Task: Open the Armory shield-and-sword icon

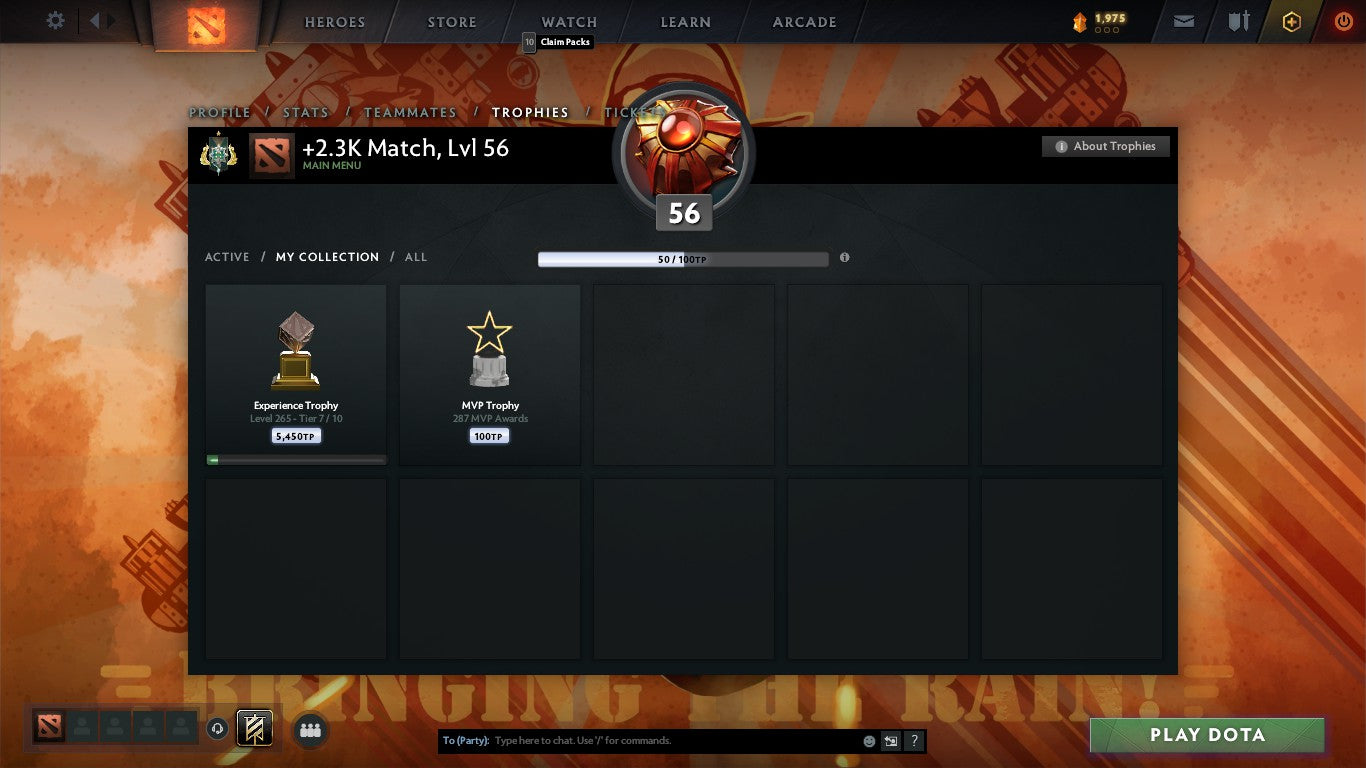Action: tap(1238, 20)
